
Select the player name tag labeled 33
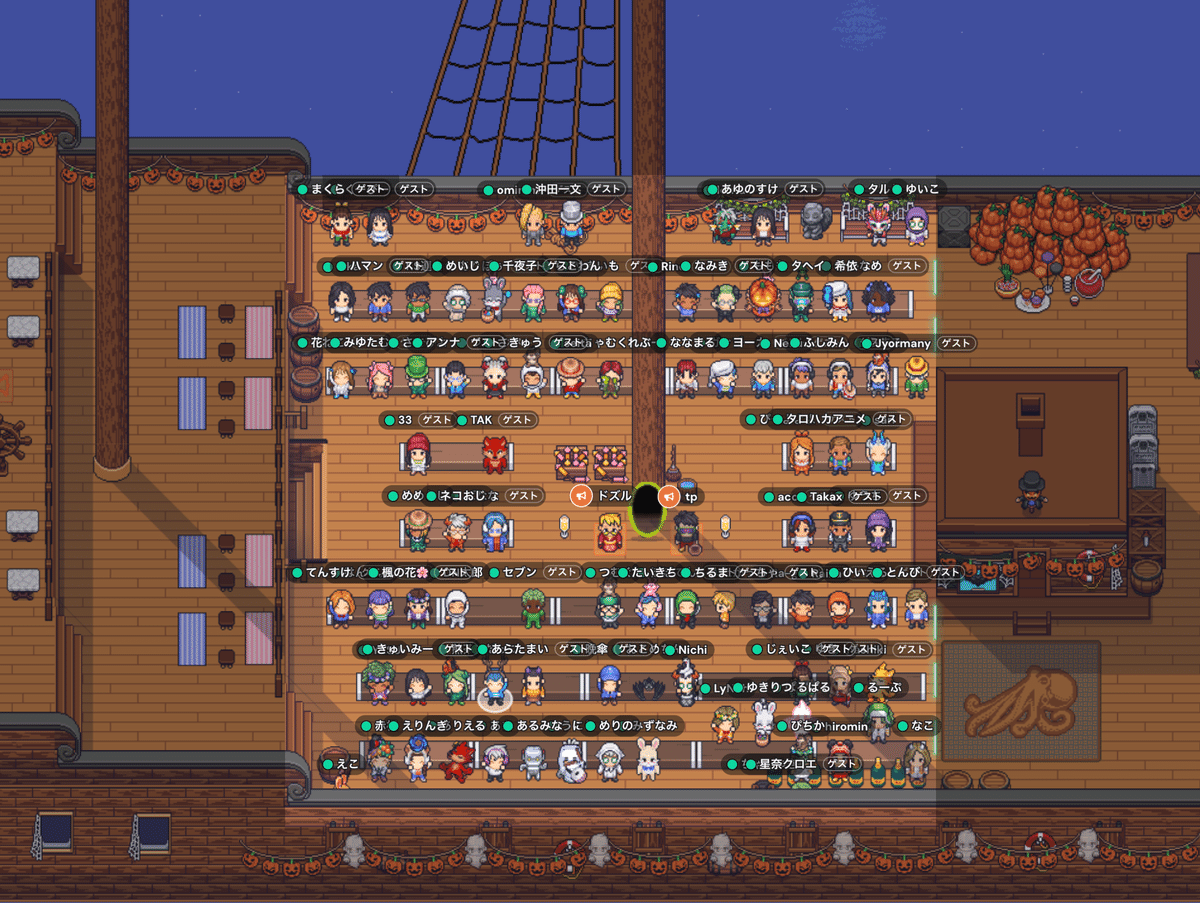(405, 420)
